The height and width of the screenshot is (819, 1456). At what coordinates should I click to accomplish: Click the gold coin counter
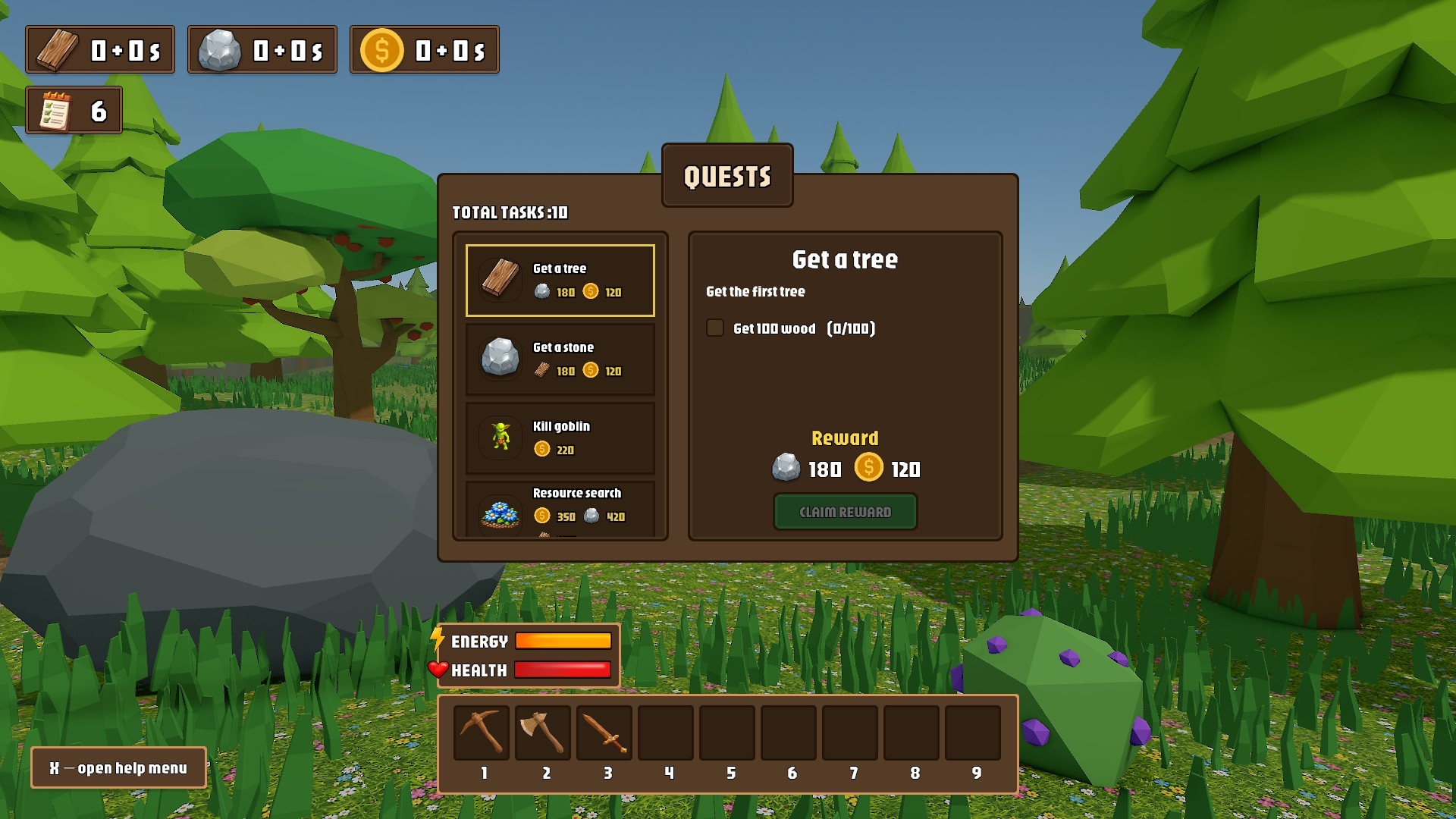point(425,50)
